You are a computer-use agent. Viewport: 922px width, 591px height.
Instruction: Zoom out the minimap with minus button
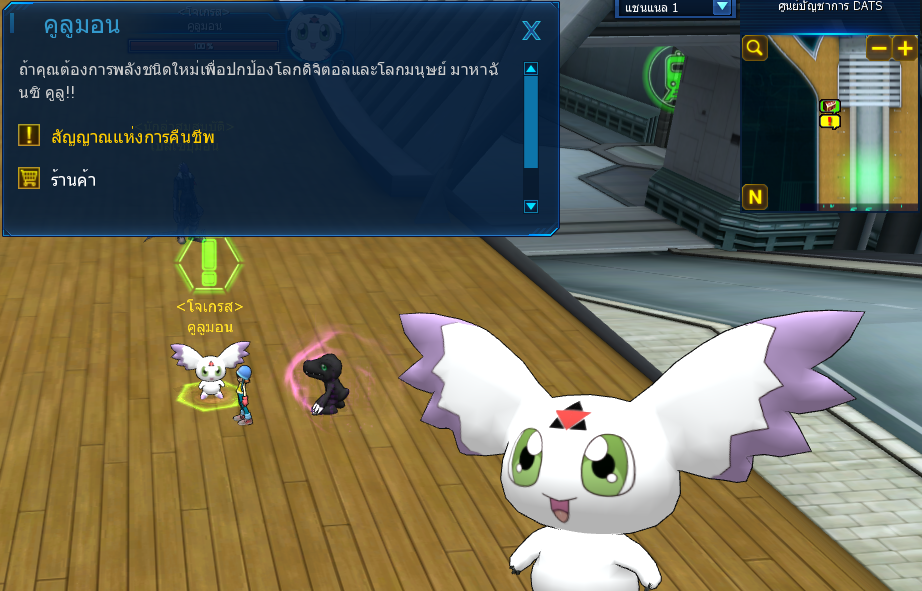tap(878, 48)
